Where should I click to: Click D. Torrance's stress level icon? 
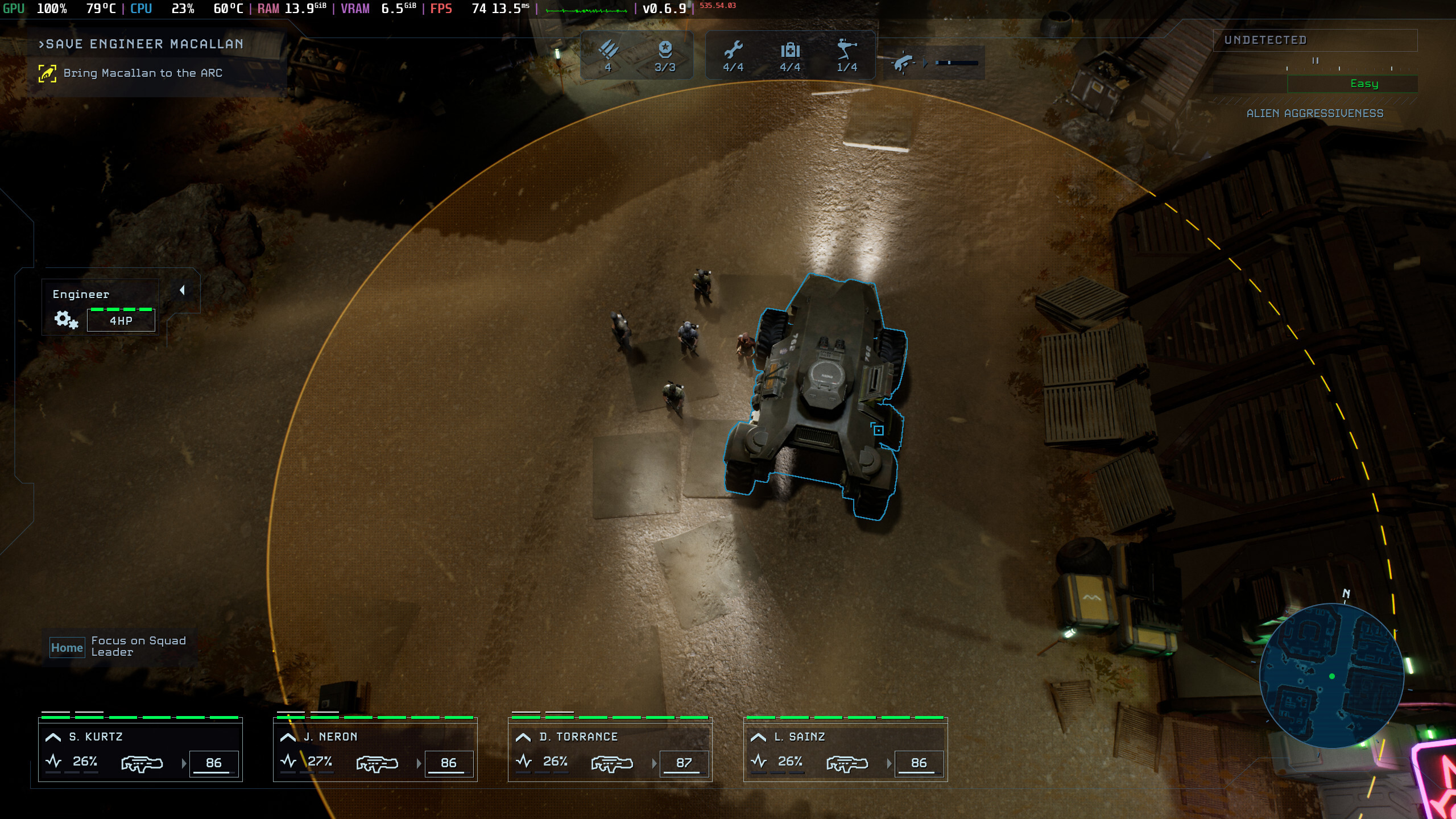524,761
